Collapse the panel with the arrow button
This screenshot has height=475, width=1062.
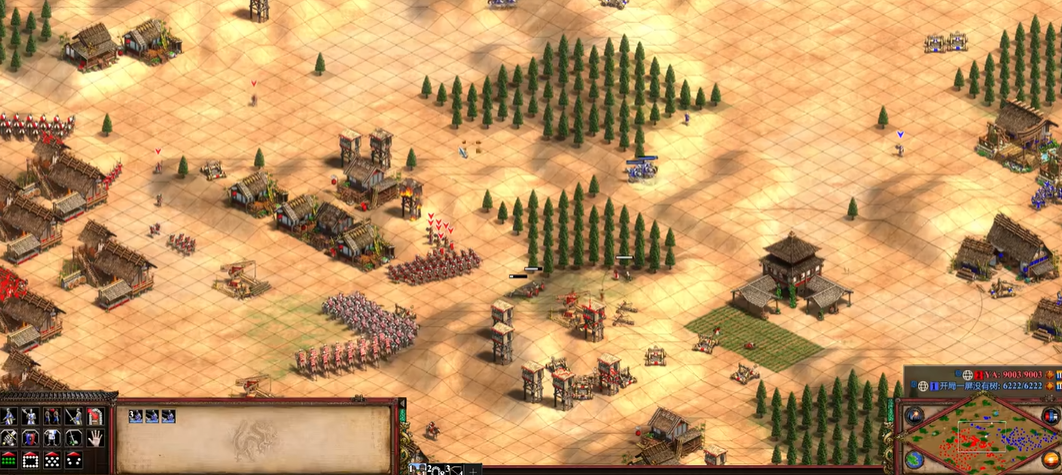[x=403, y=405]
